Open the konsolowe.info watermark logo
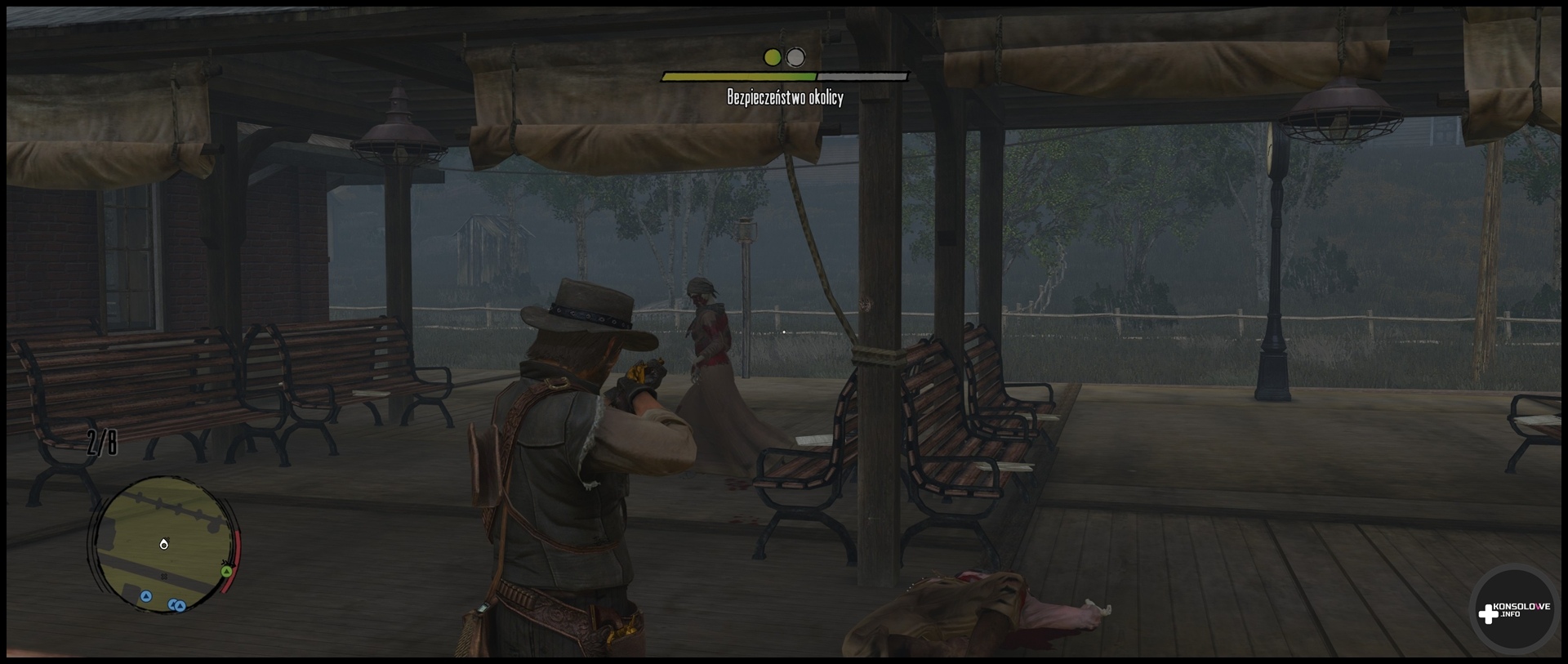The width and height of the screenshot is (1568, 664). [x=1513, y=610]
